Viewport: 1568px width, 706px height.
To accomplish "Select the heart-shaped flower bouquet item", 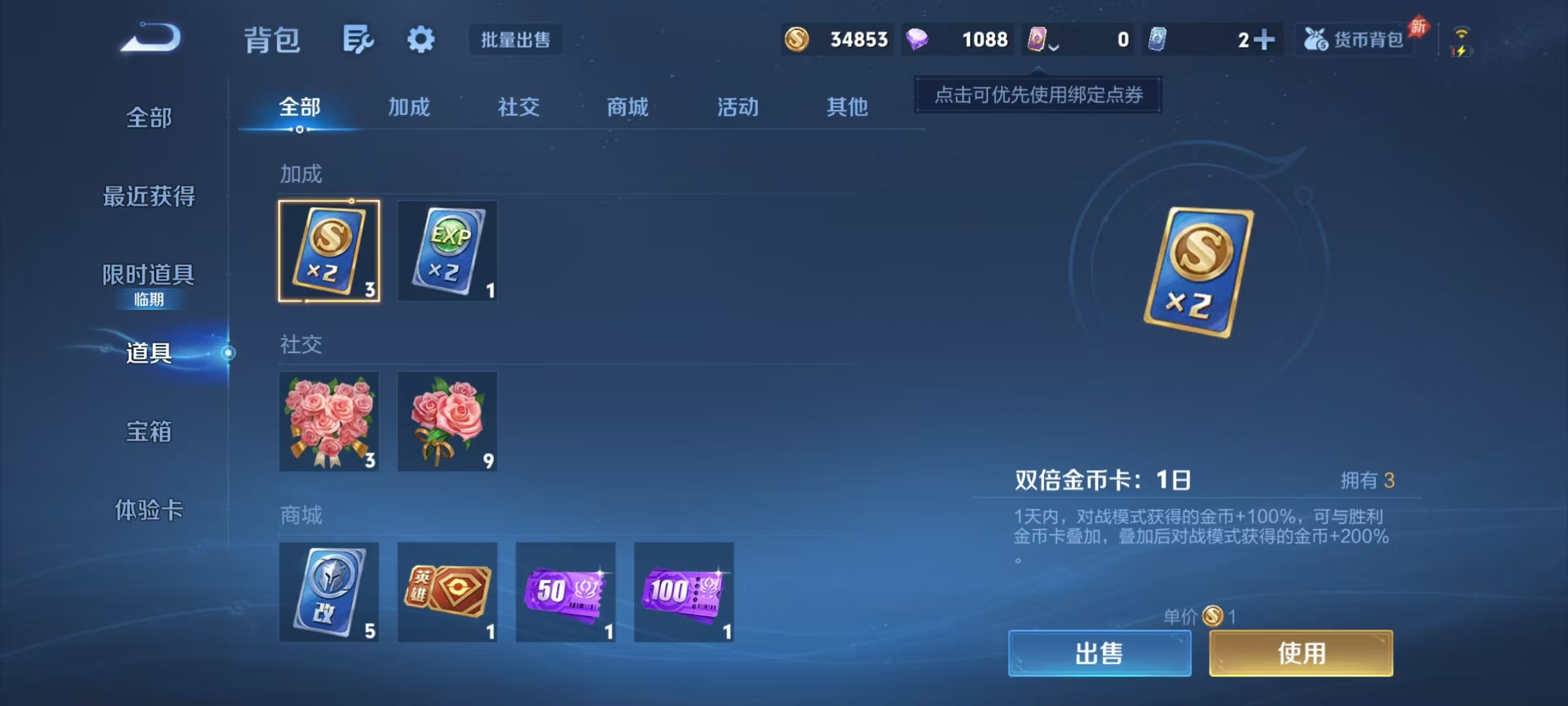I will click(329, 422).
